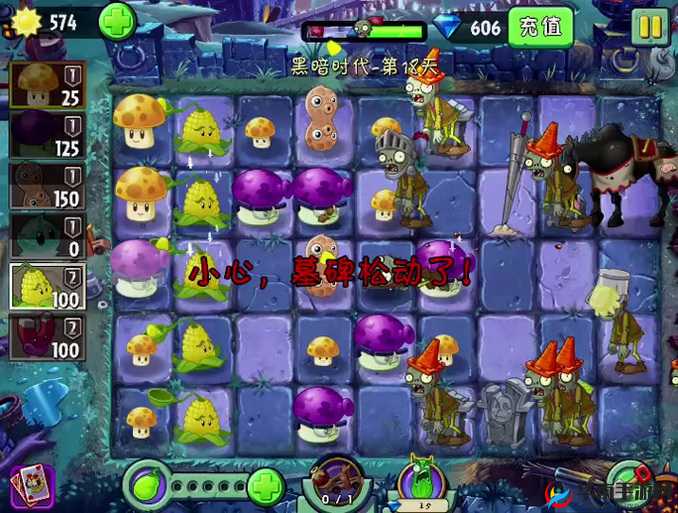
Task: Pause the game
Action: [x=650, y=26]
